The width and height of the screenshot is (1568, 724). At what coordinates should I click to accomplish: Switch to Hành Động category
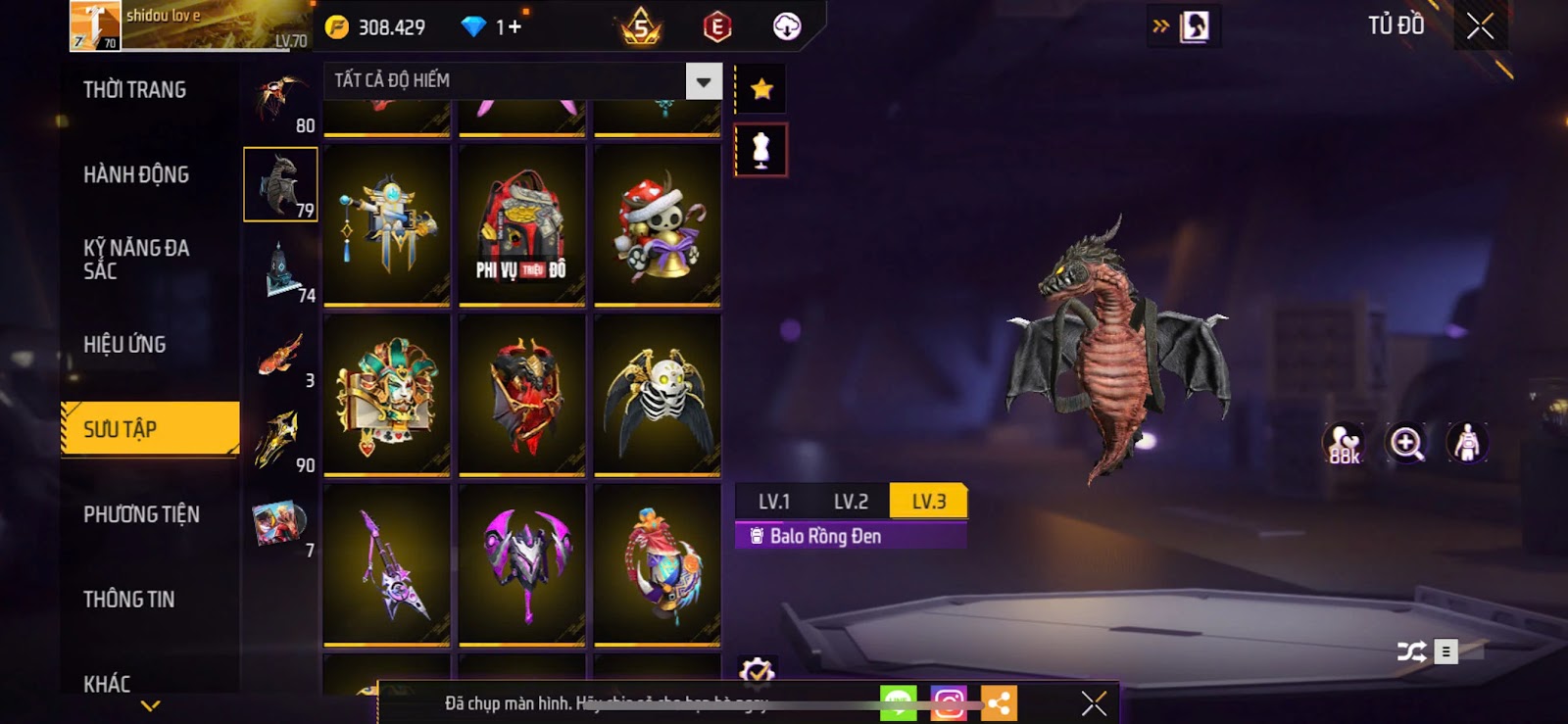pos(136,174)
